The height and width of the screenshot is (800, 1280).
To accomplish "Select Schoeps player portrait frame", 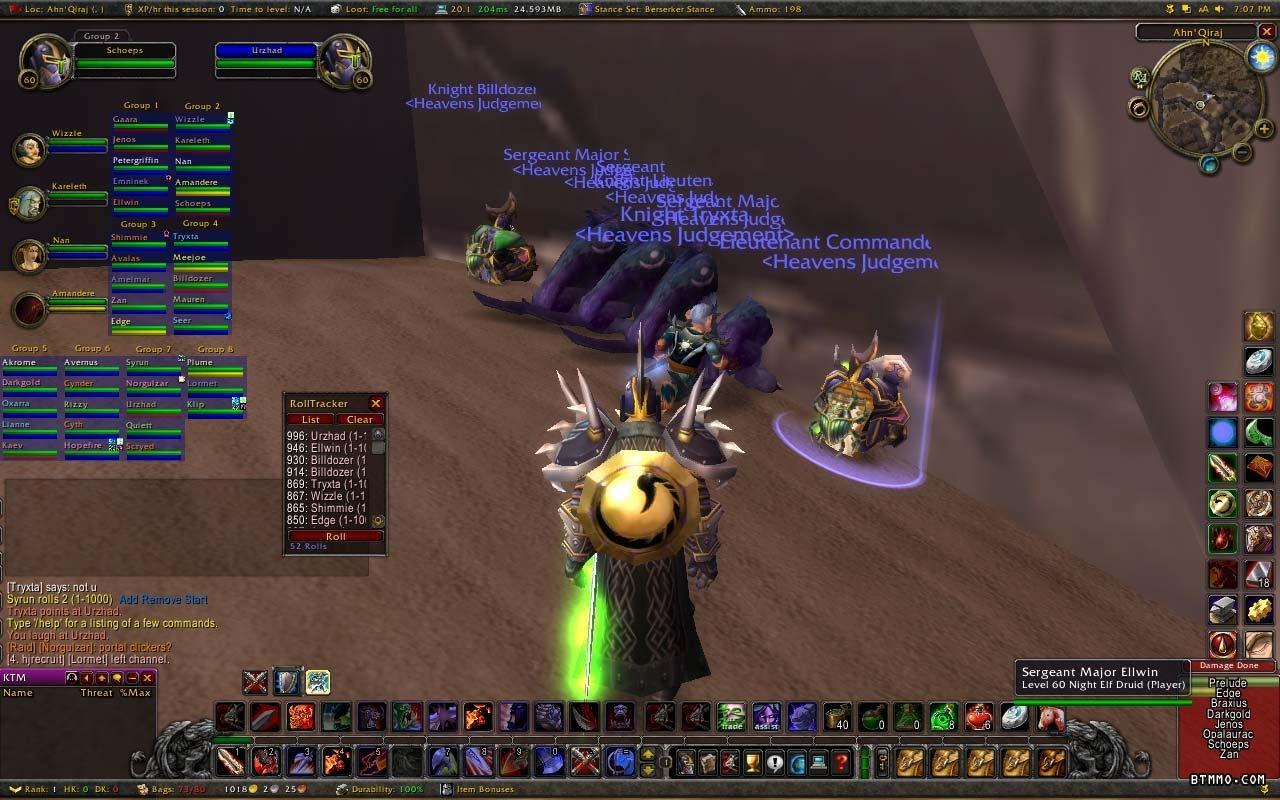I will [x=47, y=62].
